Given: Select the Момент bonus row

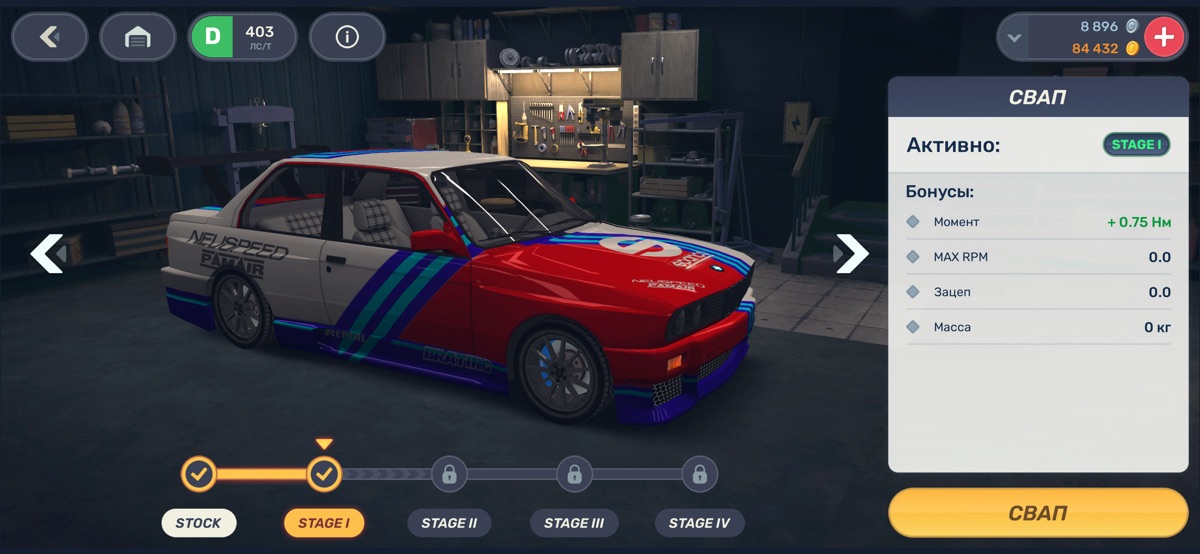Looking at the screenshot, I should point(1038,222).
